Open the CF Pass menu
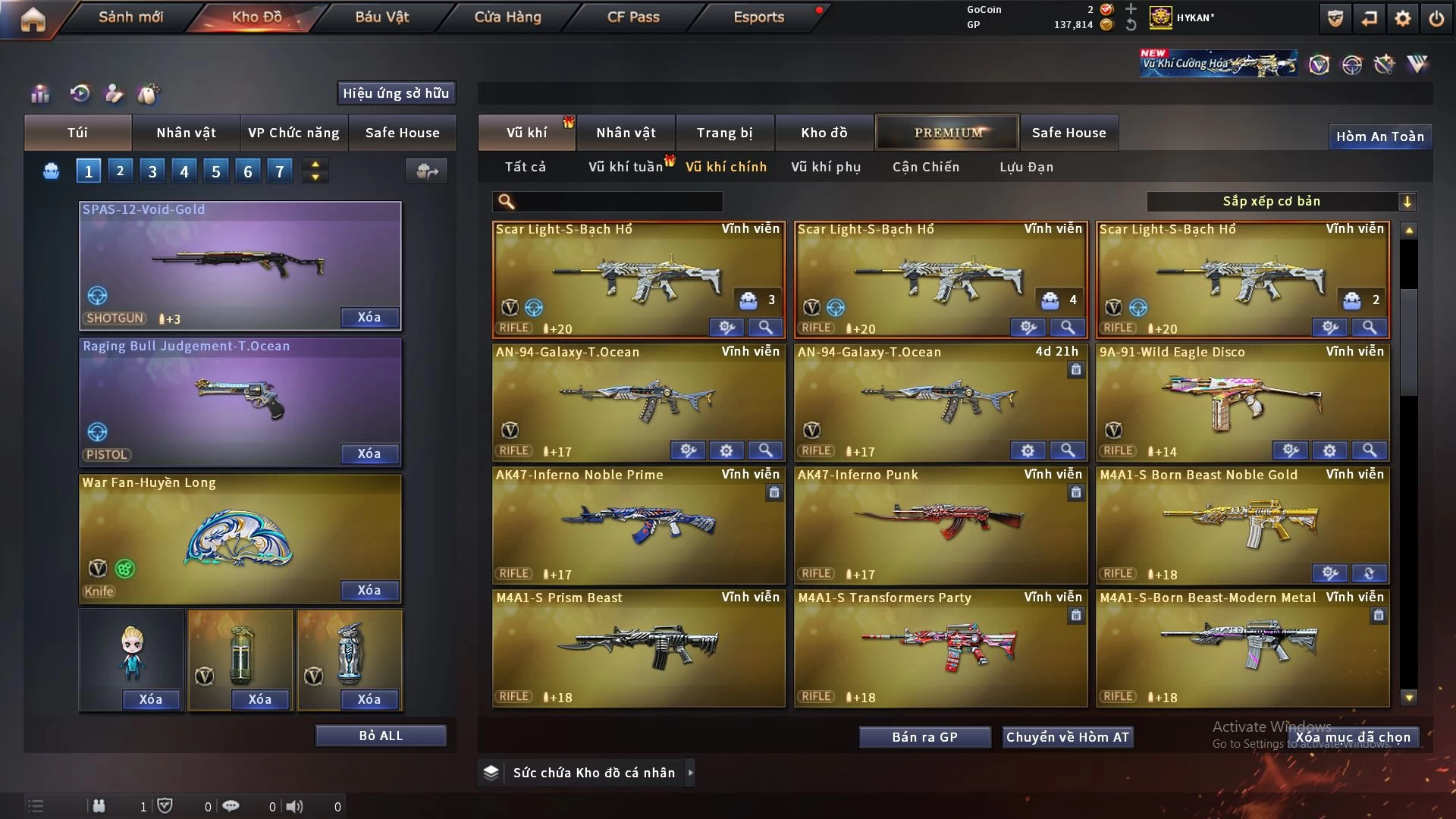The height and width of the screenshot is (819, 1456). click(633, 17)
